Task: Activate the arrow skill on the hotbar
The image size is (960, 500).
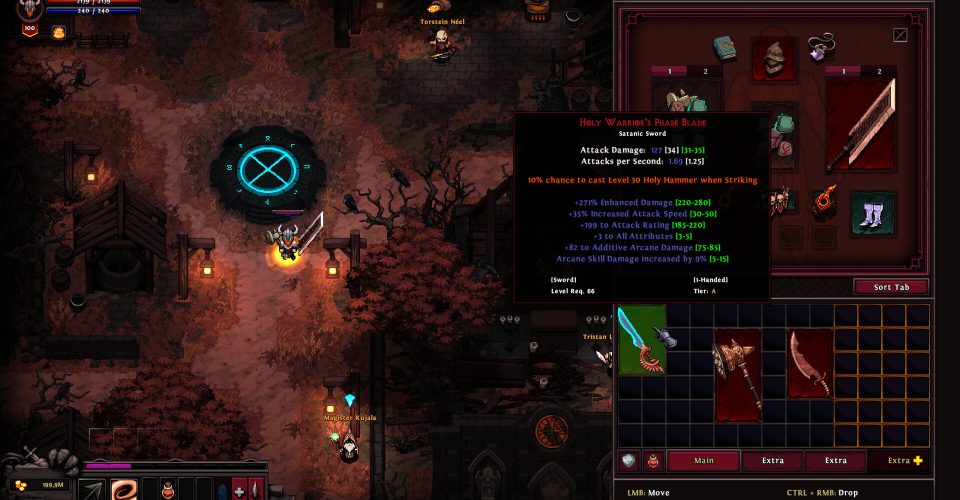Action: pos(93,490)
